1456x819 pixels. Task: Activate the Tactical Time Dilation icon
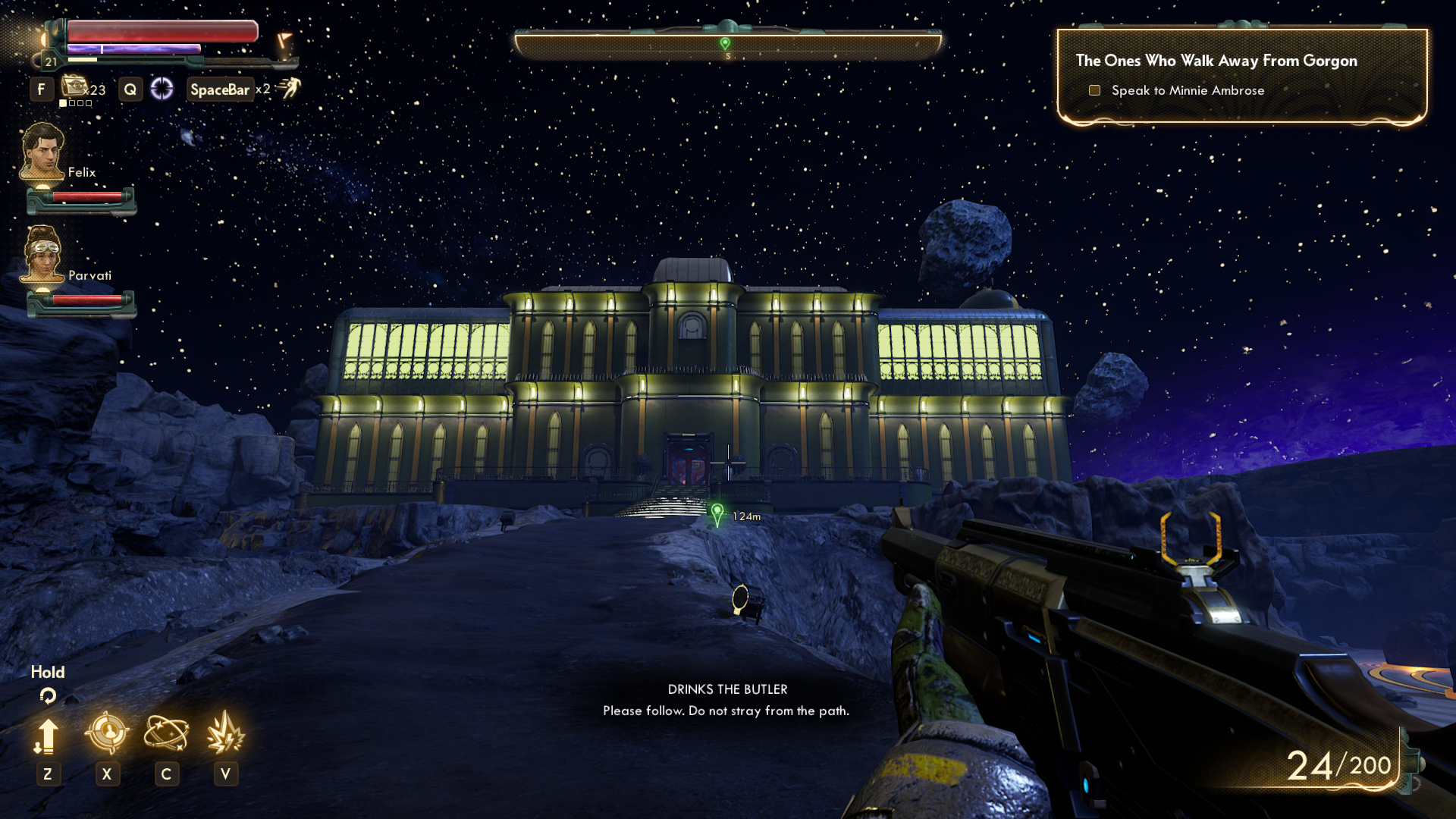click(162, 89)
